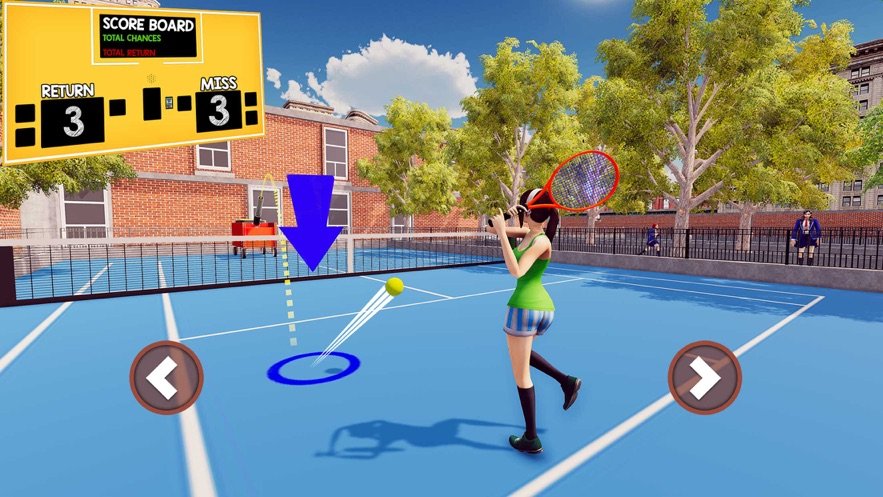Tap the right arrow move button
This screenshot has width=883, height=497.
coord(704,377)
